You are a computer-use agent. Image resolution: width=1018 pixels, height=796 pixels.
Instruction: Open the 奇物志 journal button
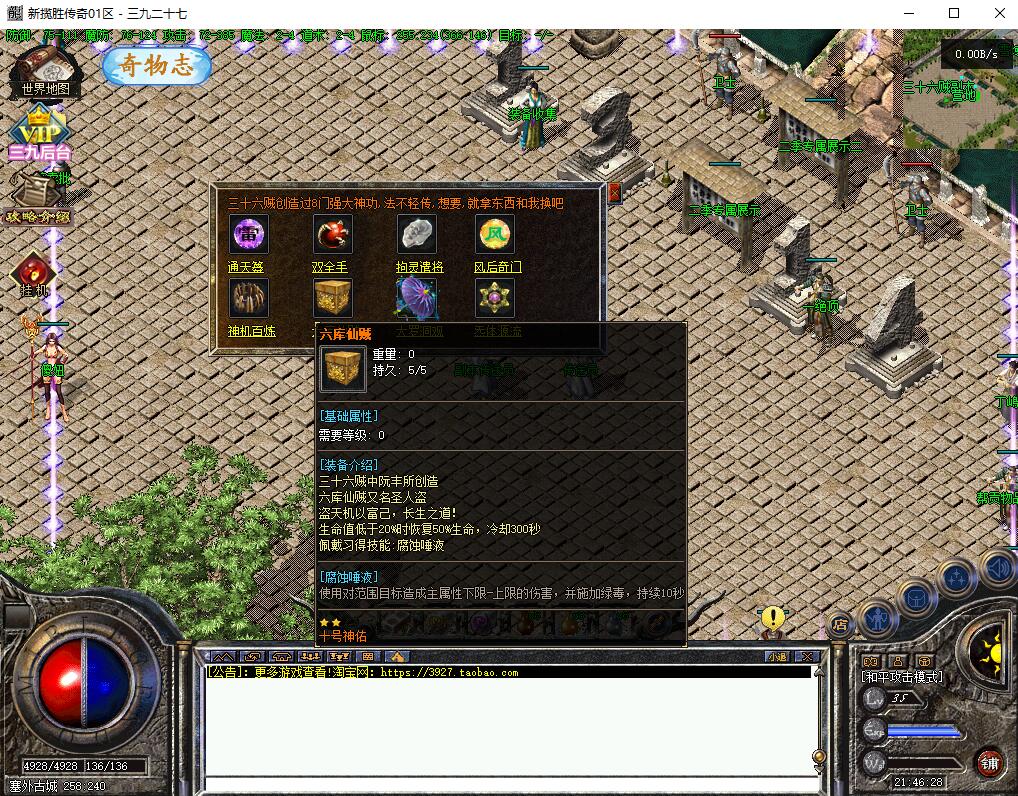point(157,66)
